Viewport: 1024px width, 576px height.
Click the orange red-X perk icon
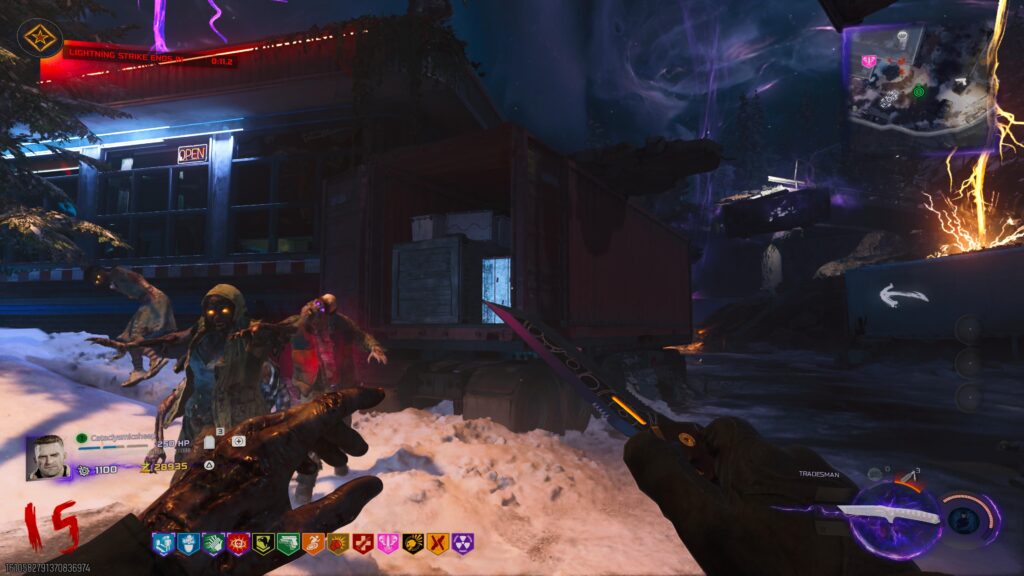click(x=438, y=544)
